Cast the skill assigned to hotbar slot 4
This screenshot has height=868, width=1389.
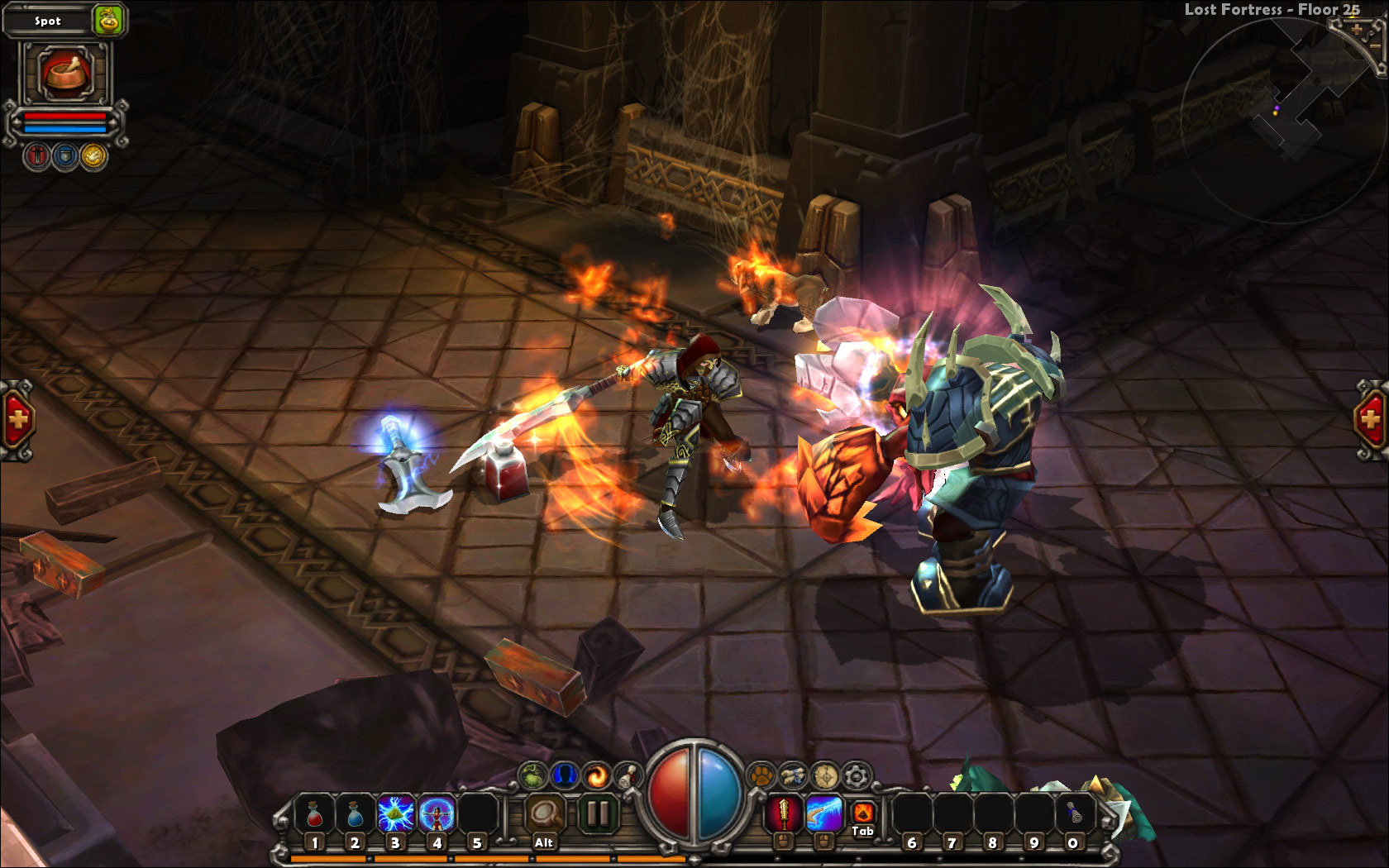click(x=437, y=813)
